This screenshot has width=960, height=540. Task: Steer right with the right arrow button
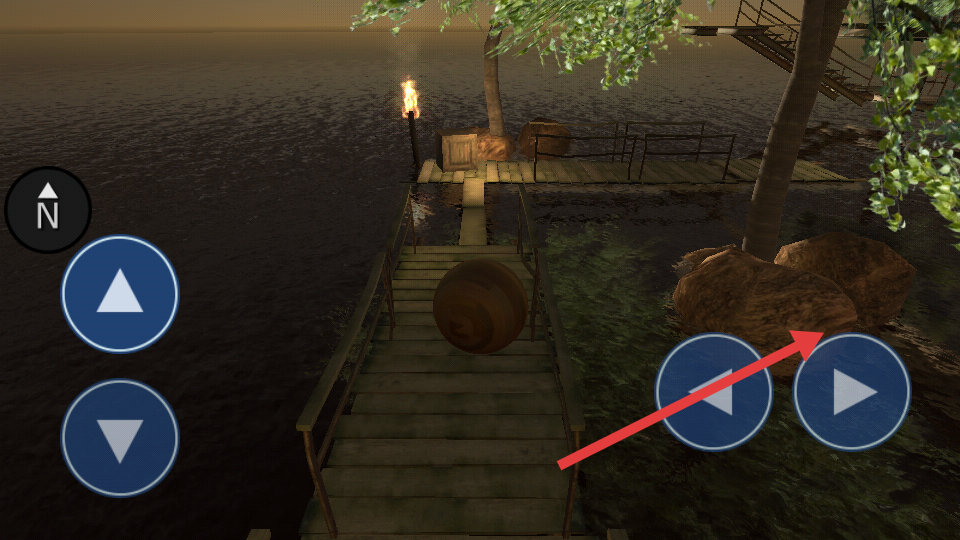852,392
